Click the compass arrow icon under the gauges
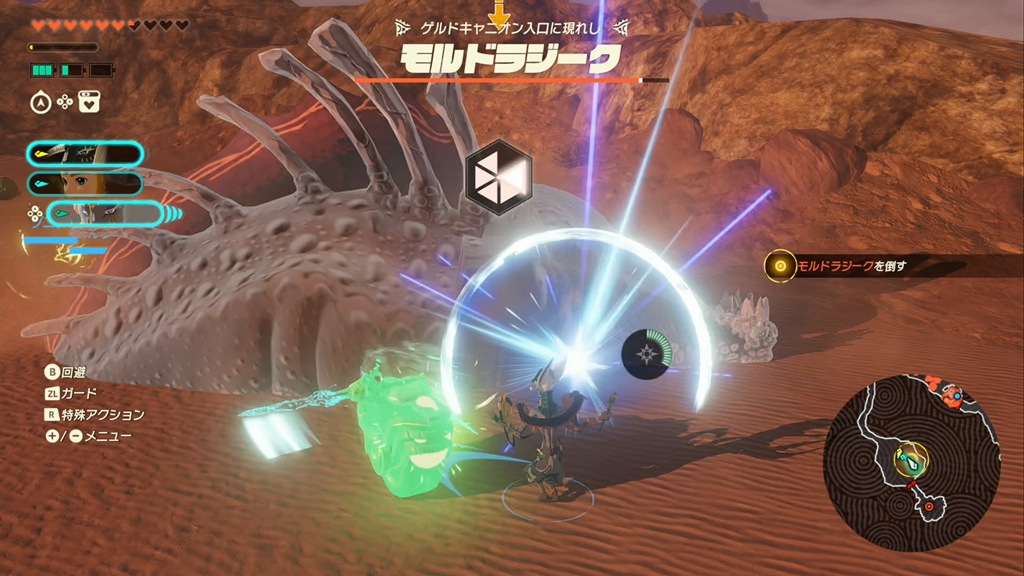The image size is (1024, 576). pos(40,101)
